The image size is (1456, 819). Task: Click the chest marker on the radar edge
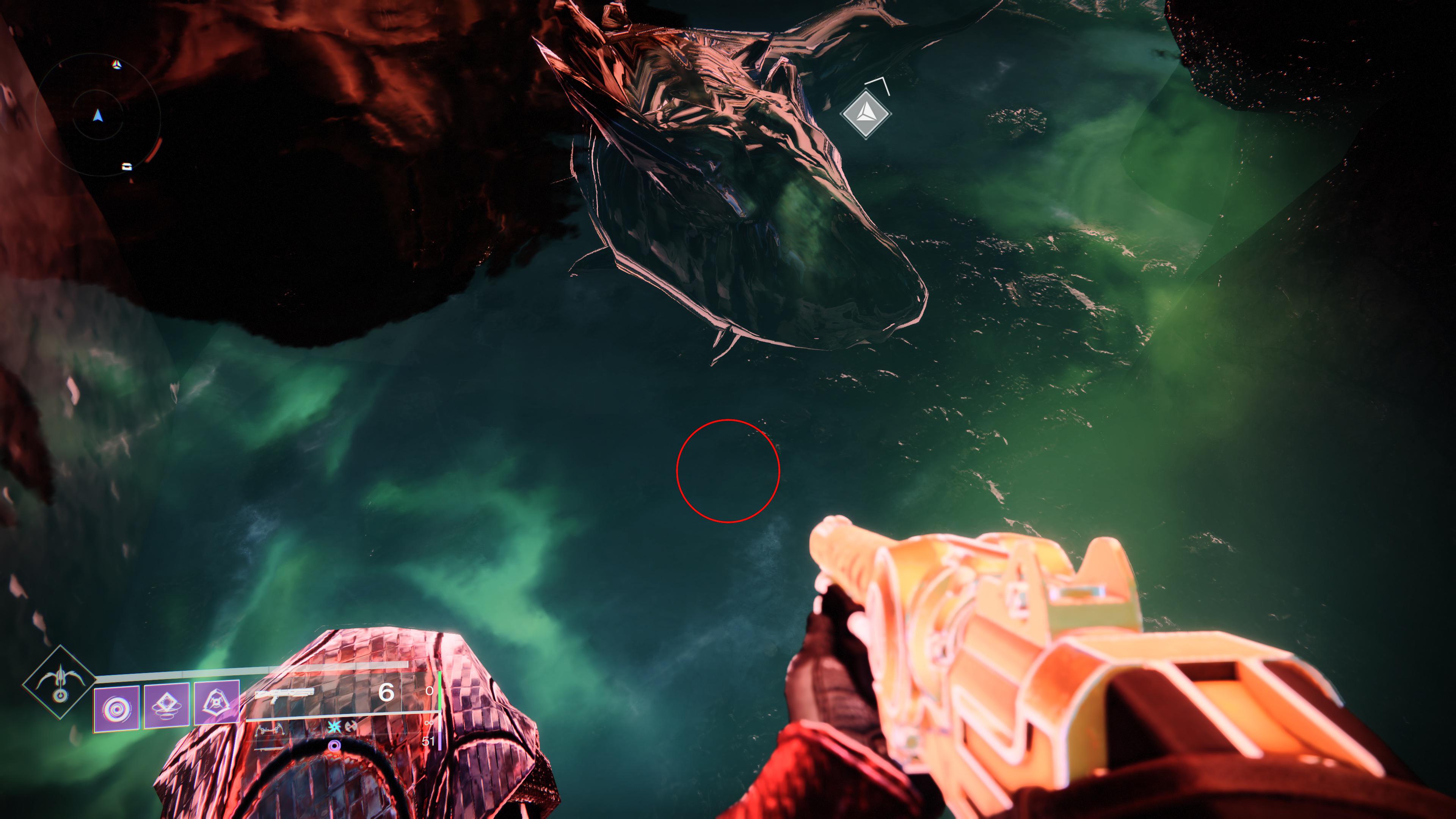click(127, 167)
